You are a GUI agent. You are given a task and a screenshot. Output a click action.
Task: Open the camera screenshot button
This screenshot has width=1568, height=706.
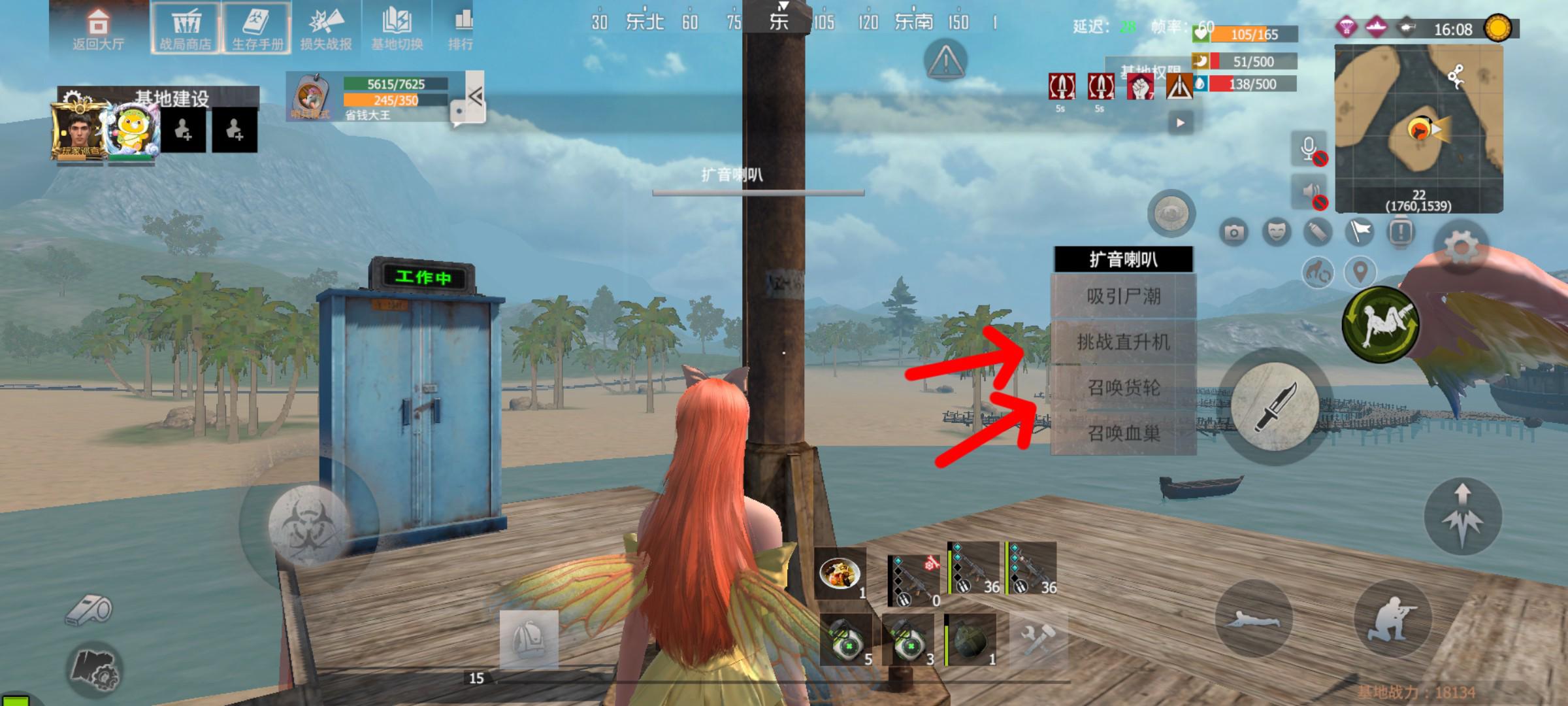tap(1233, 232)
